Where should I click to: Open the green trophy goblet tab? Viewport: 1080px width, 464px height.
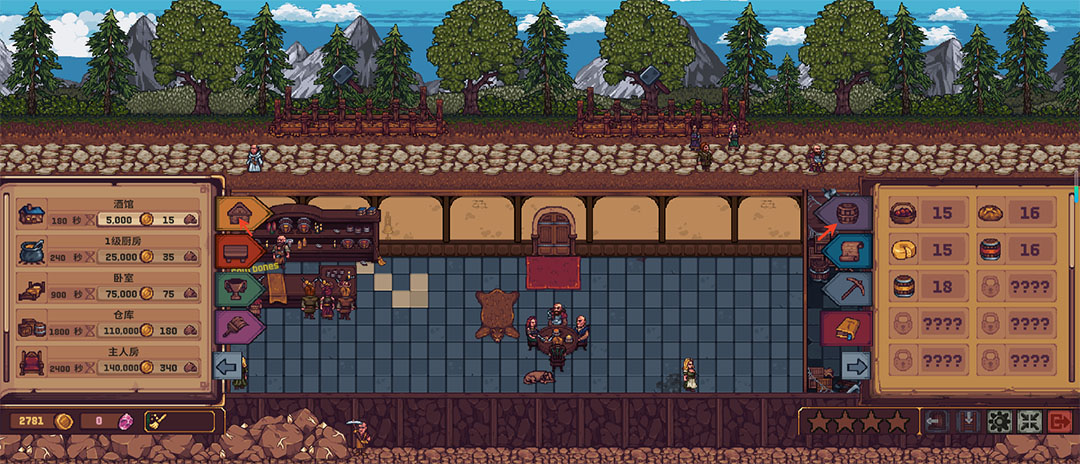(x=240, y=289)
